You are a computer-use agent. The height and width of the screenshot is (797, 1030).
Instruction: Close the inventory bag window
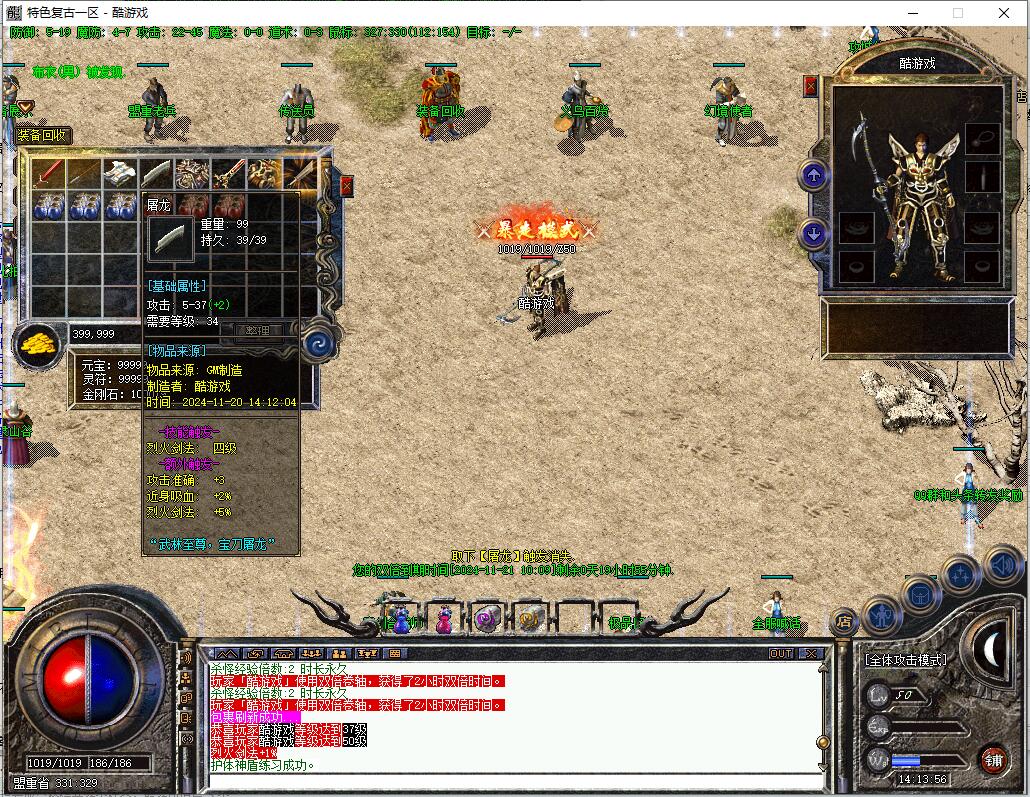347,186
